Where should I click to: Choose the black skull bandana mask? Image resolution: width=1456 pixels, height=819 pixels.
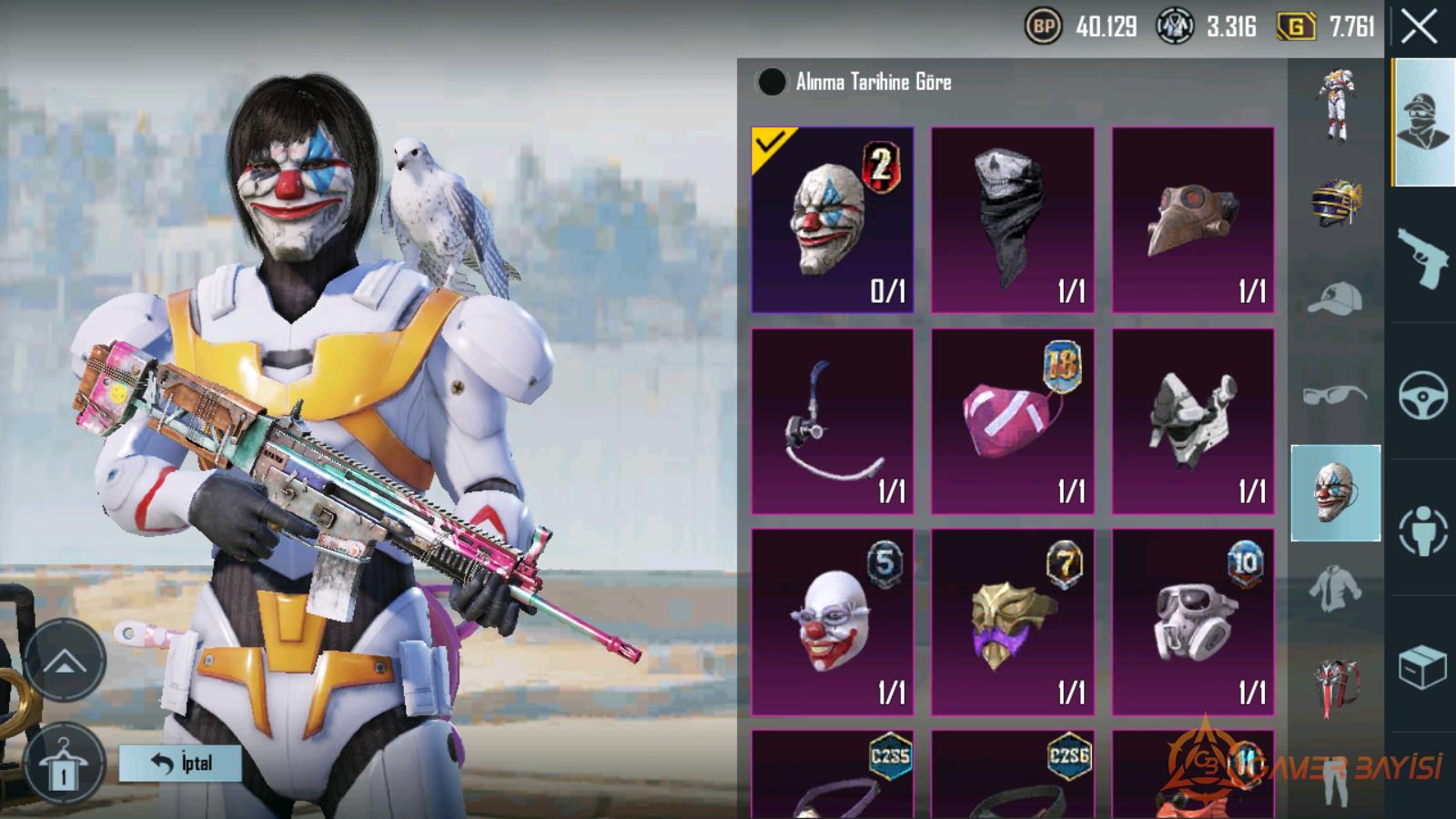1012,219
